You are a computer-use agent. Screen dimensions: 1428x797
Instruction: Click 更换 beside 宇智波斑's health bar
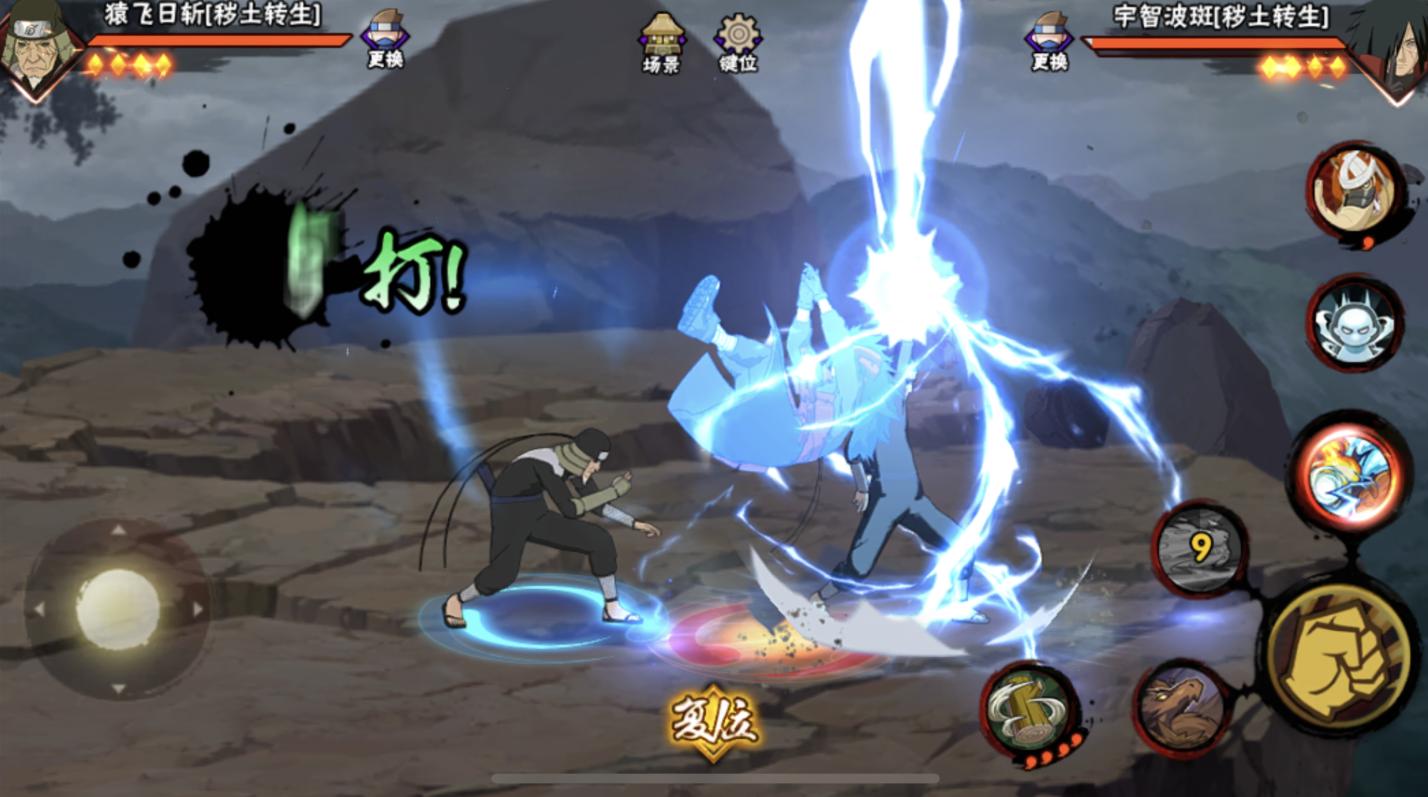tap(1049, 40)
